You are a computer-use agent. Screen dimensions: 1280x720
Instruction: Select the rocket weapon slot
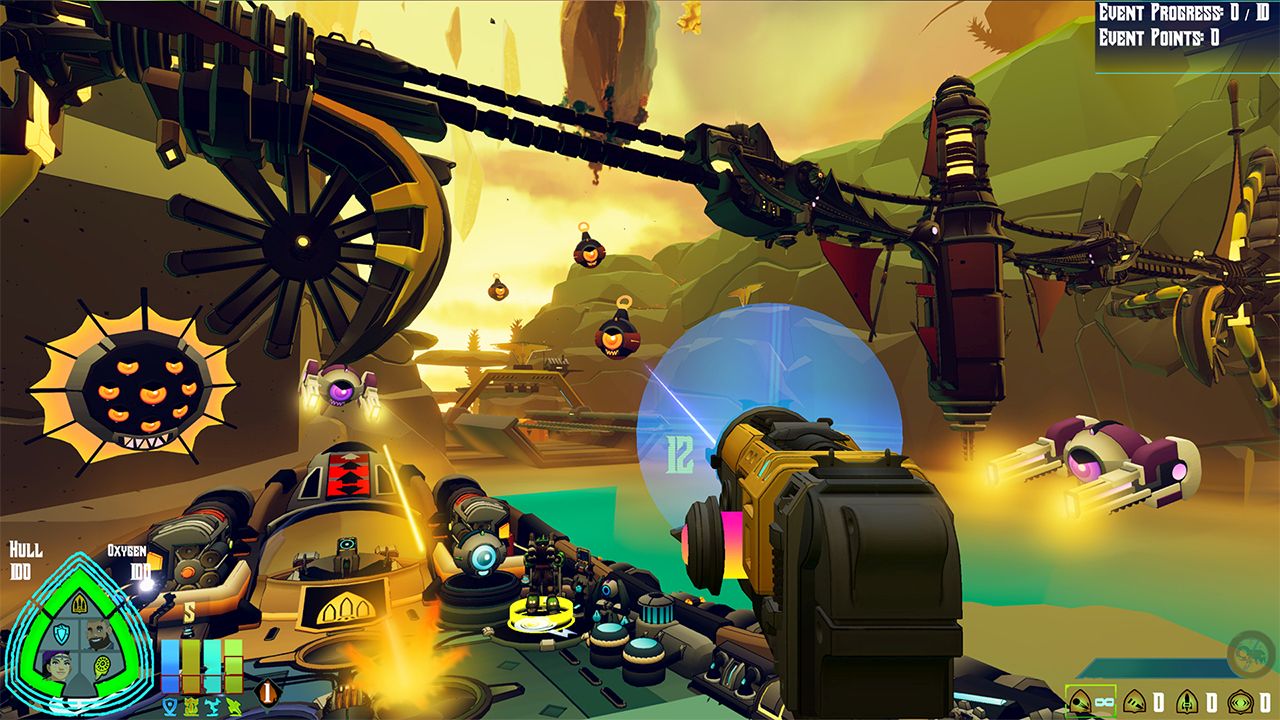[1186, 702]
